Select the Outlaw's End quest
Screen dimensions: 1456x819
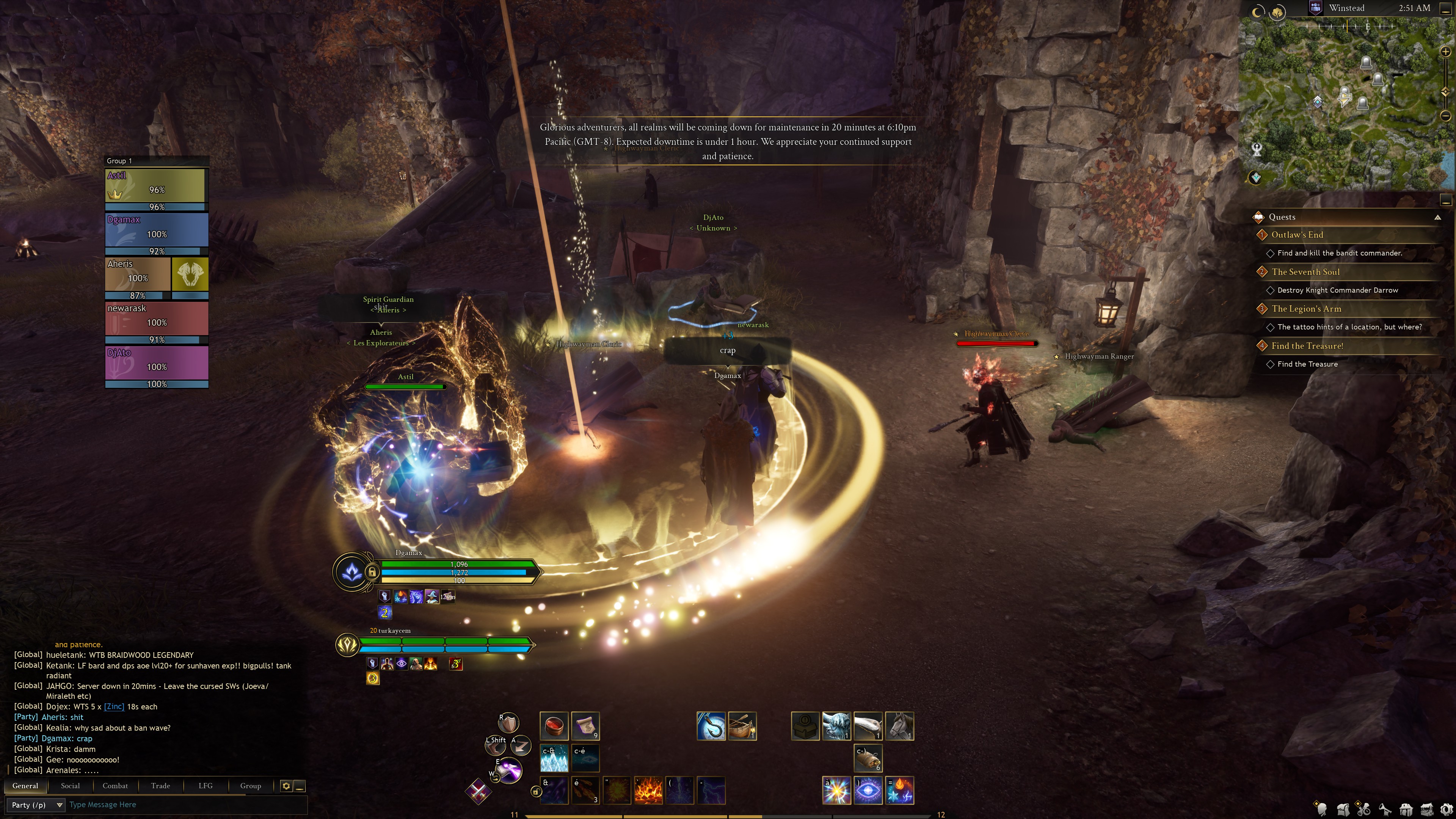[x=1297, y=235]
